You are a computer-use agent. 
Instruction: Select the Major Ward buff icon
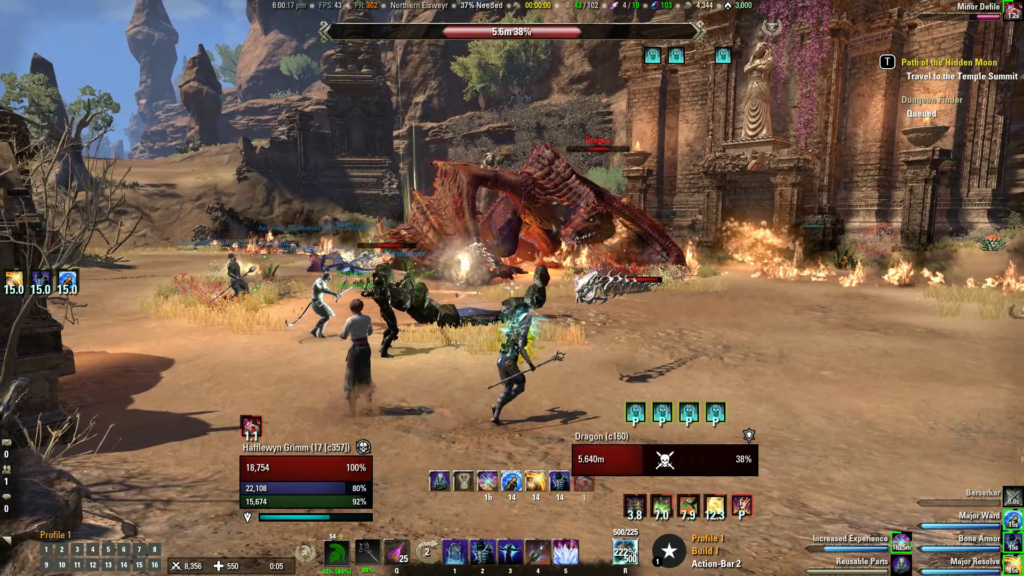1013,520
